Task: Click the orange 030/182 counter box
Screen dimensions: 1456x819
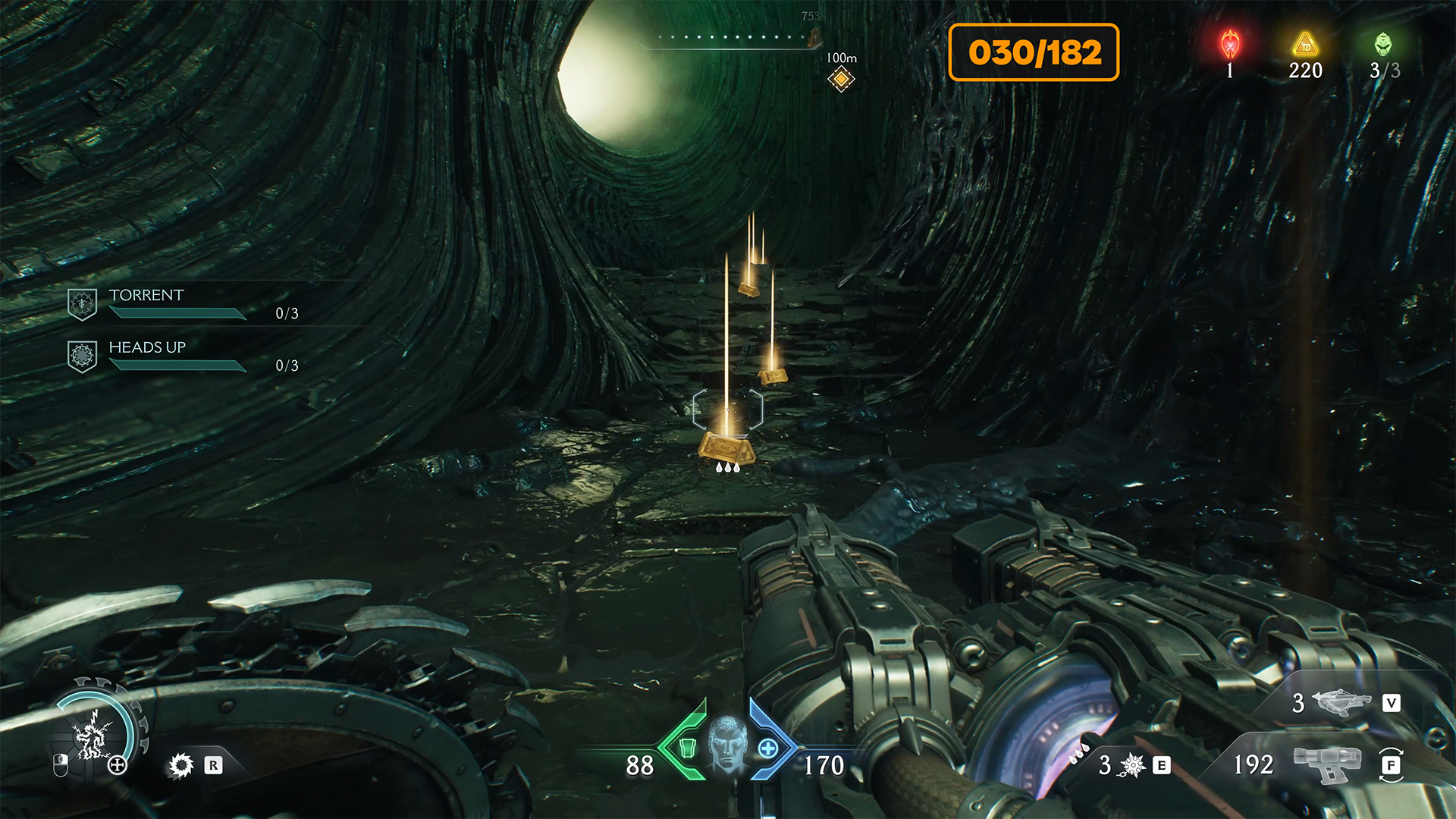Action: click(x=1034, y=52)
